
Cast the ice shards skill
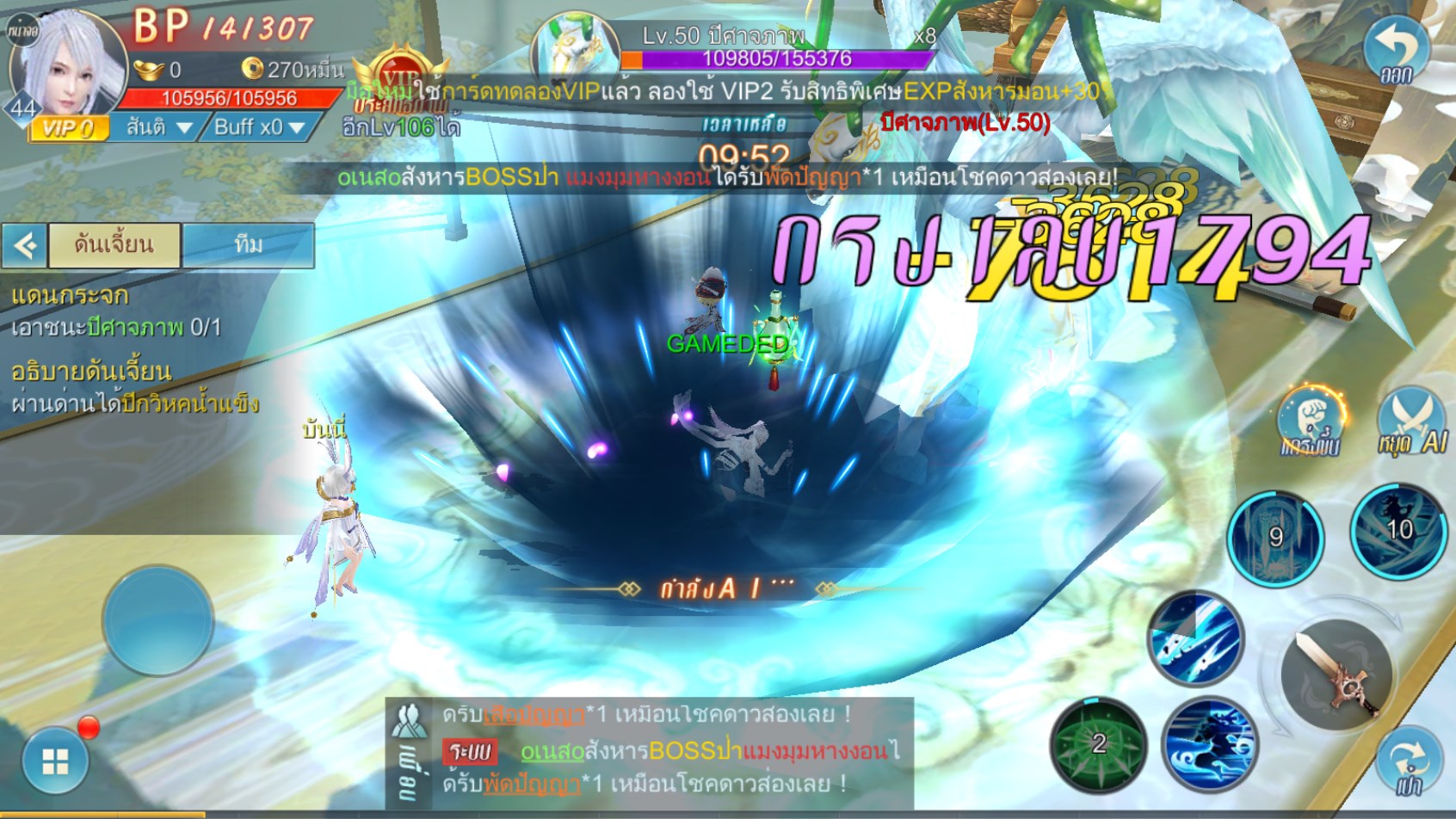click(x=1196, y=639)
